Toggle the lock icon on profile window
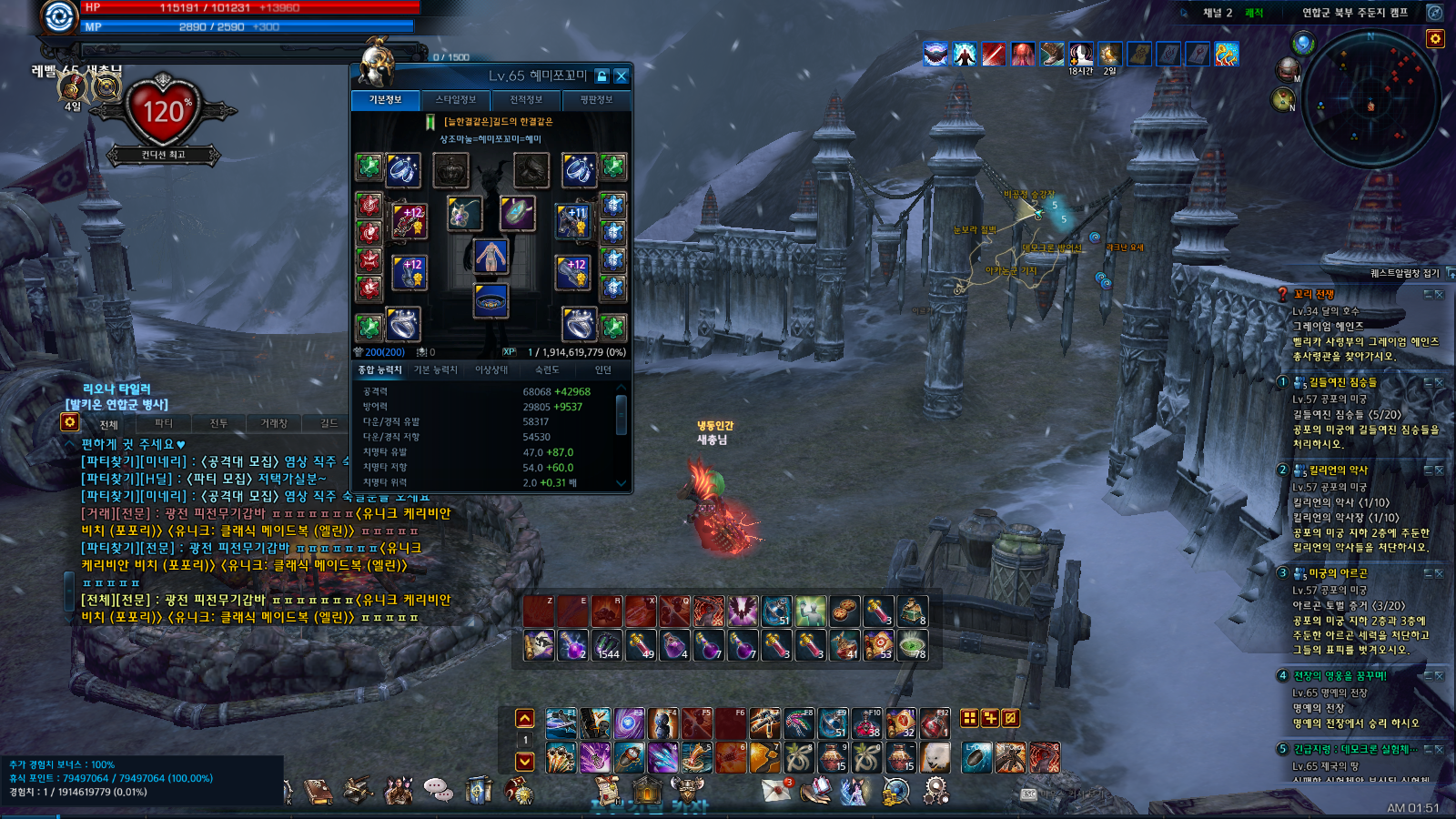 click(602, 76)
